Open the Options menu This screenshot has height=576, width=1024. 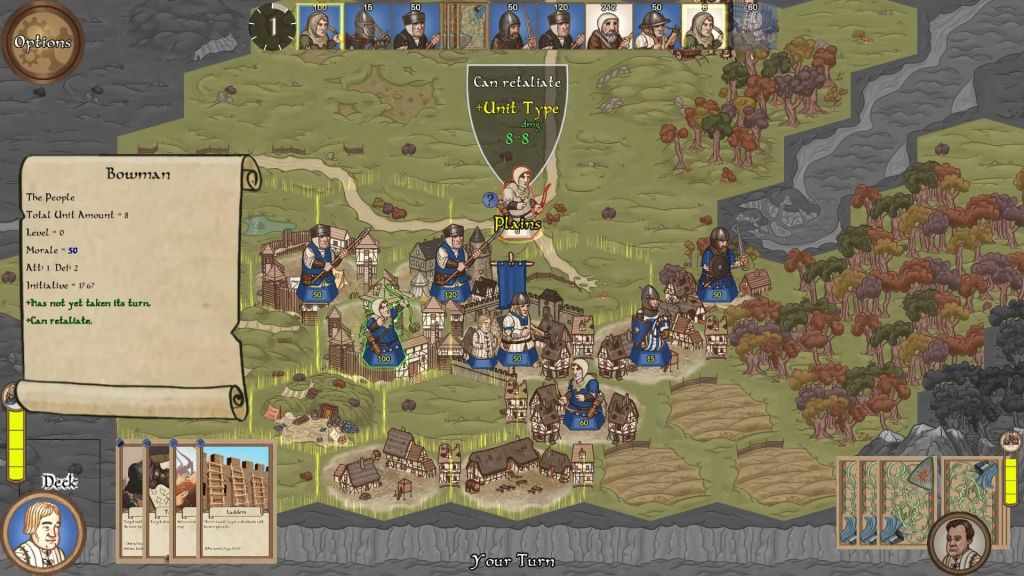tap(42, 42)
